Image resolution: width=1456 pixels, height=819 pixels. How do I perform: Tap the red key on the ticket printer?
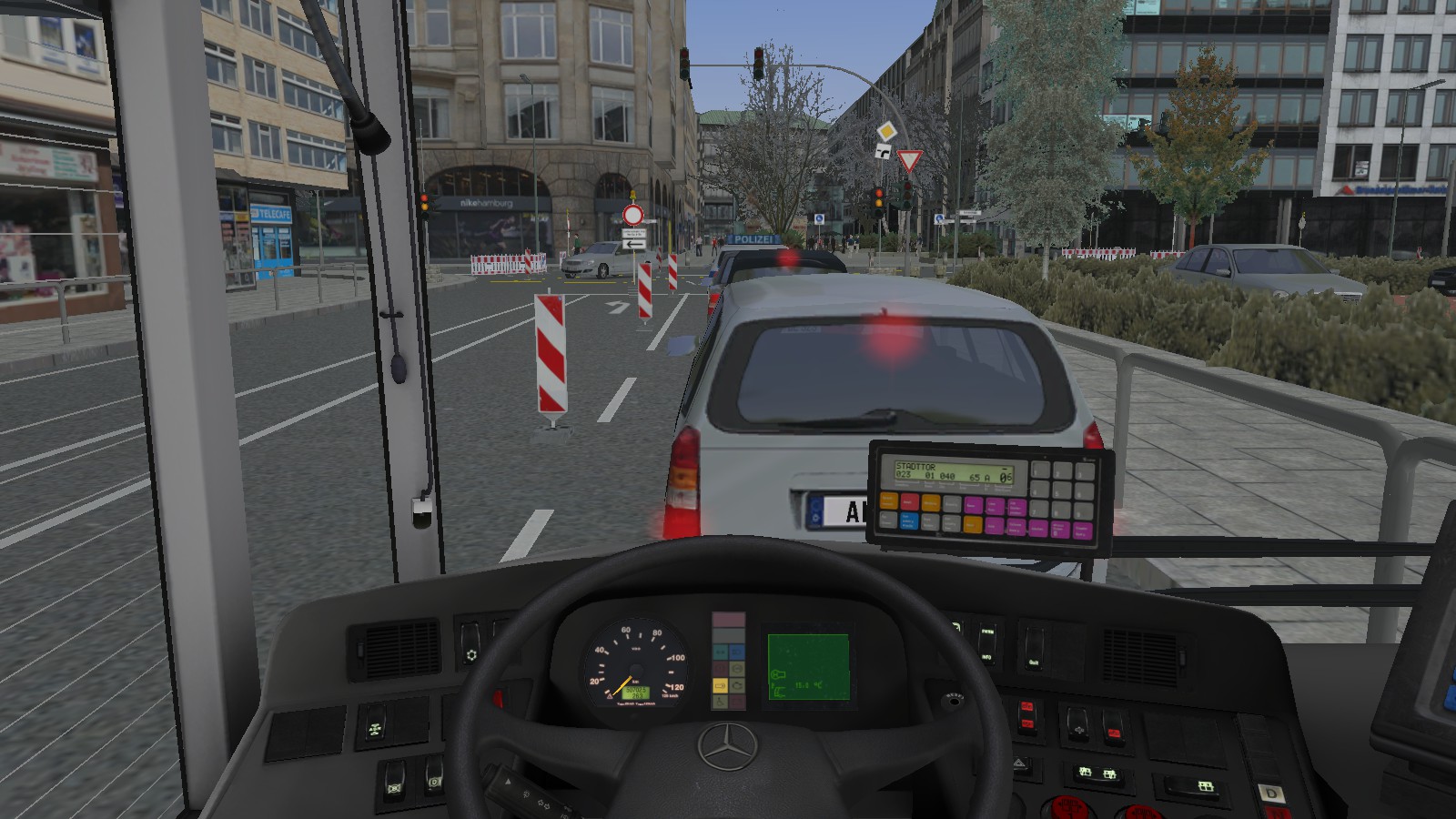click(908, 501)
